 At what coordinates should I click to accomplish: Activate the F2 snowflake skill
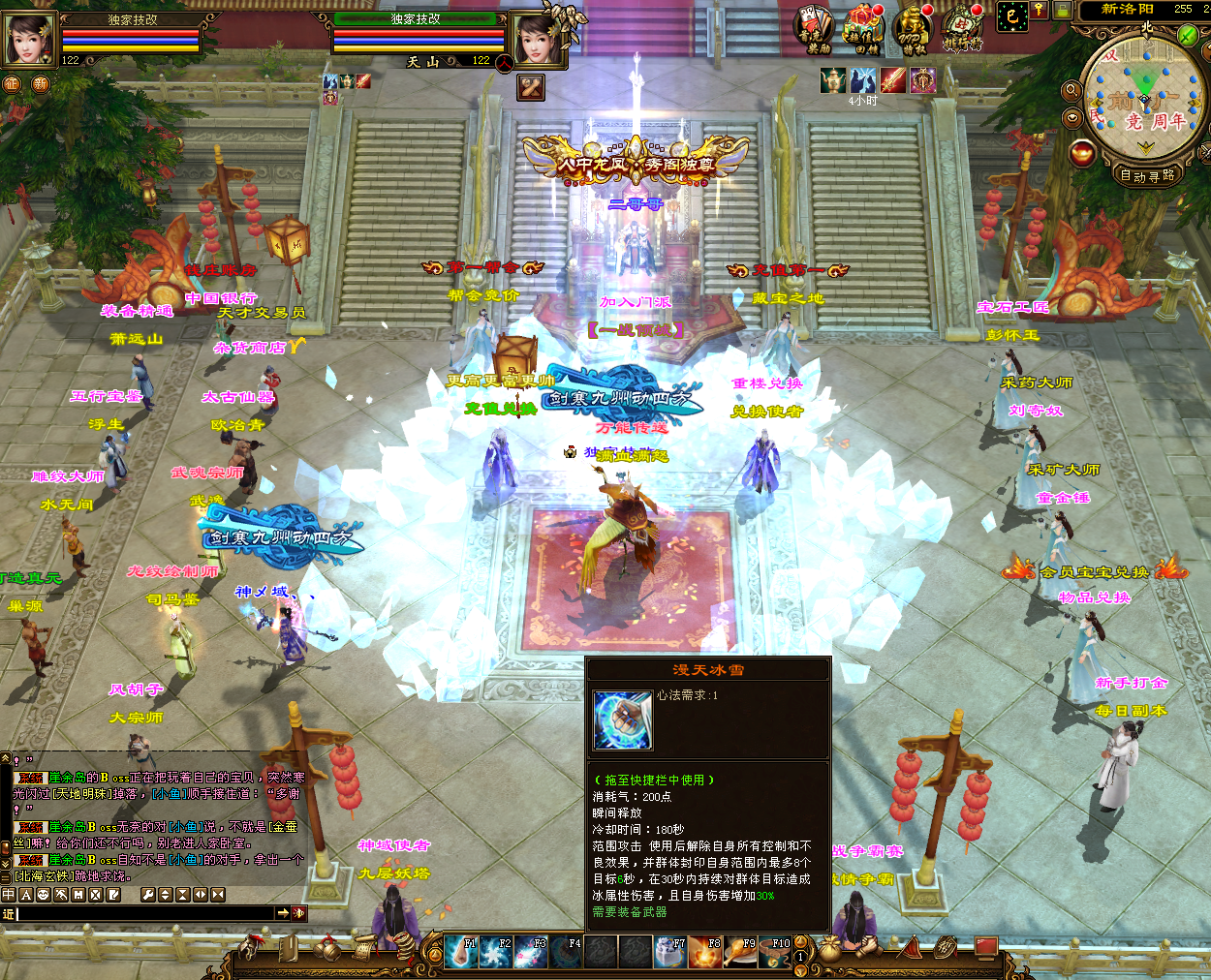click(x=495, y=952)
